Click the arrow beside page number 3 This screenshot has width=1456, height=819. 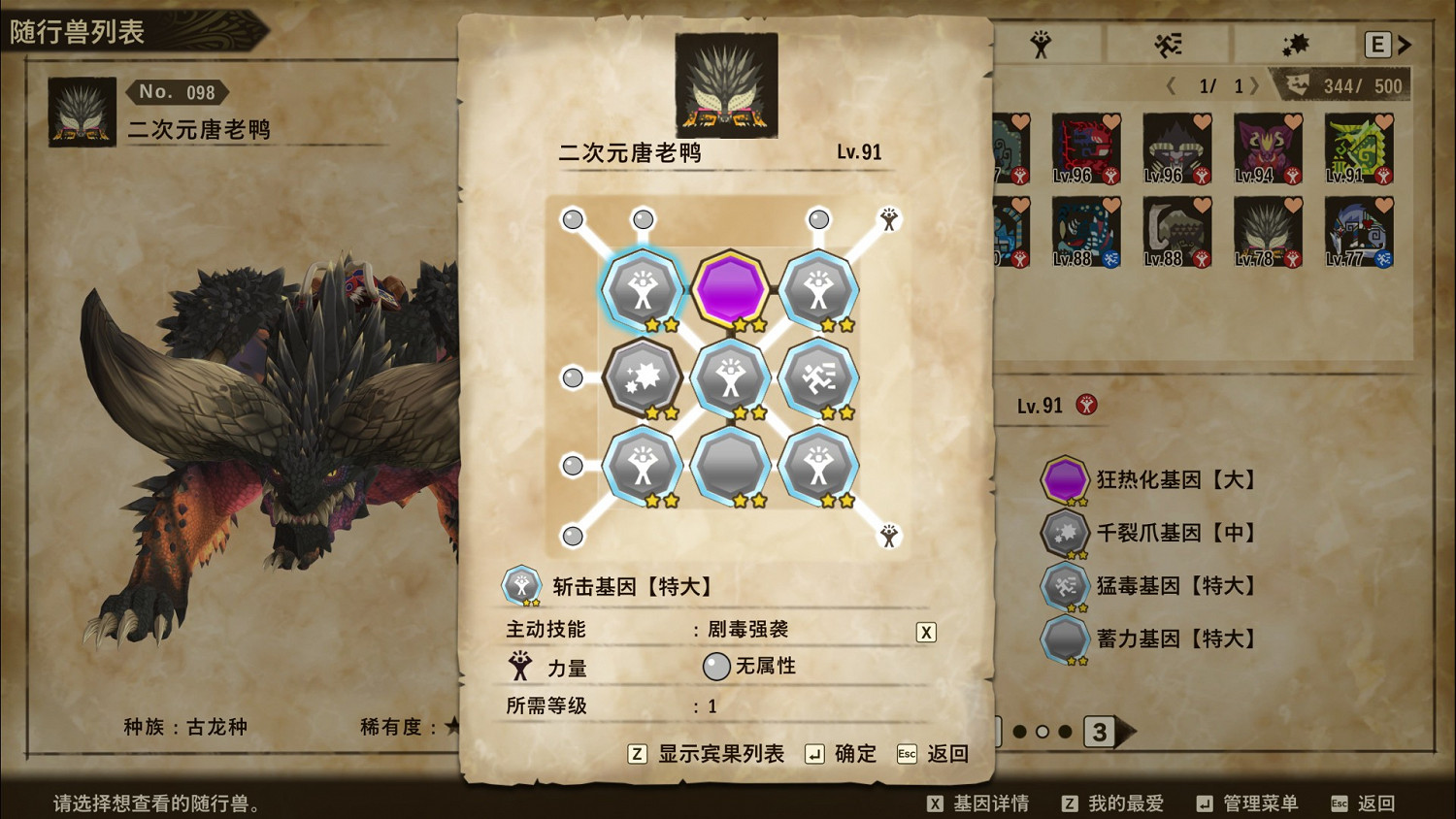click(1124, 734)
